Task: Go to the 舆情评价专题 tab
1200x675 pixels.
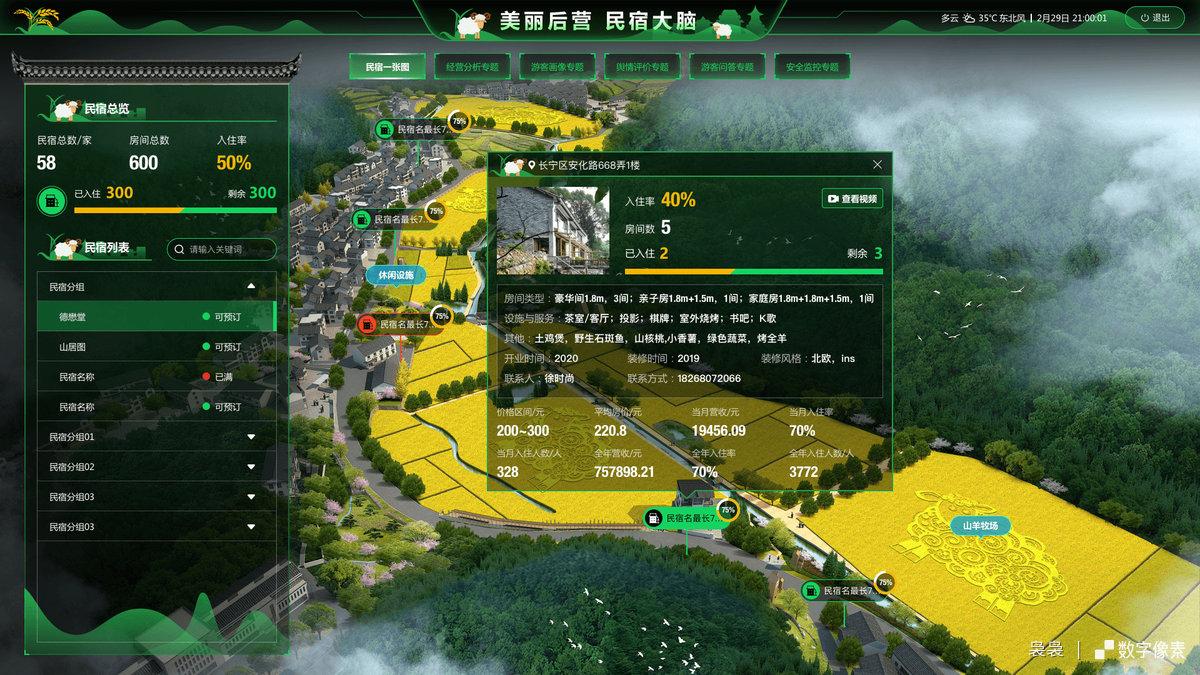Action: 642,67
